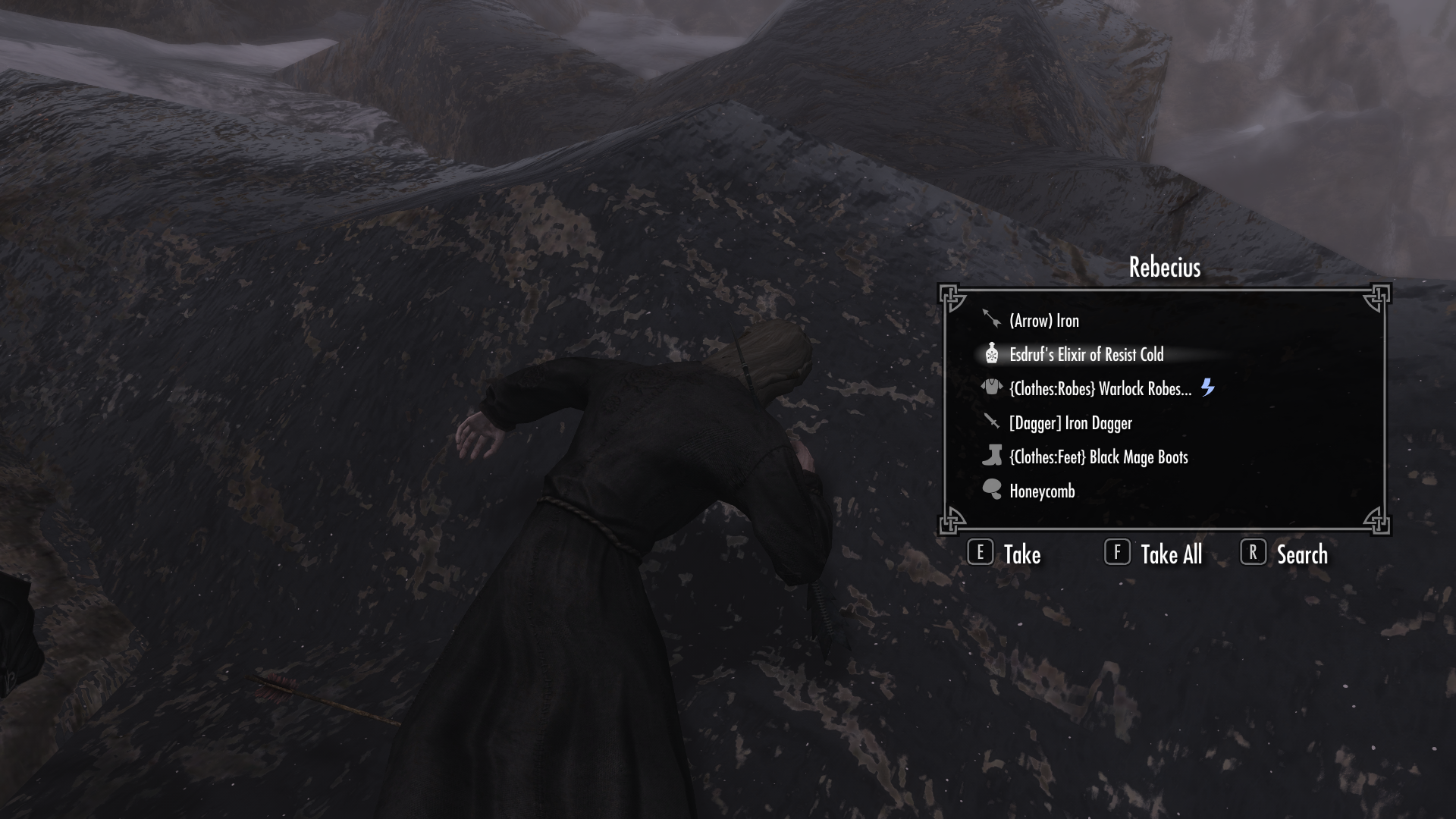Viewport: 1456px width, 819px height.
Task: Select the Honeycomb item in the list
Action: pos(1041,491)
